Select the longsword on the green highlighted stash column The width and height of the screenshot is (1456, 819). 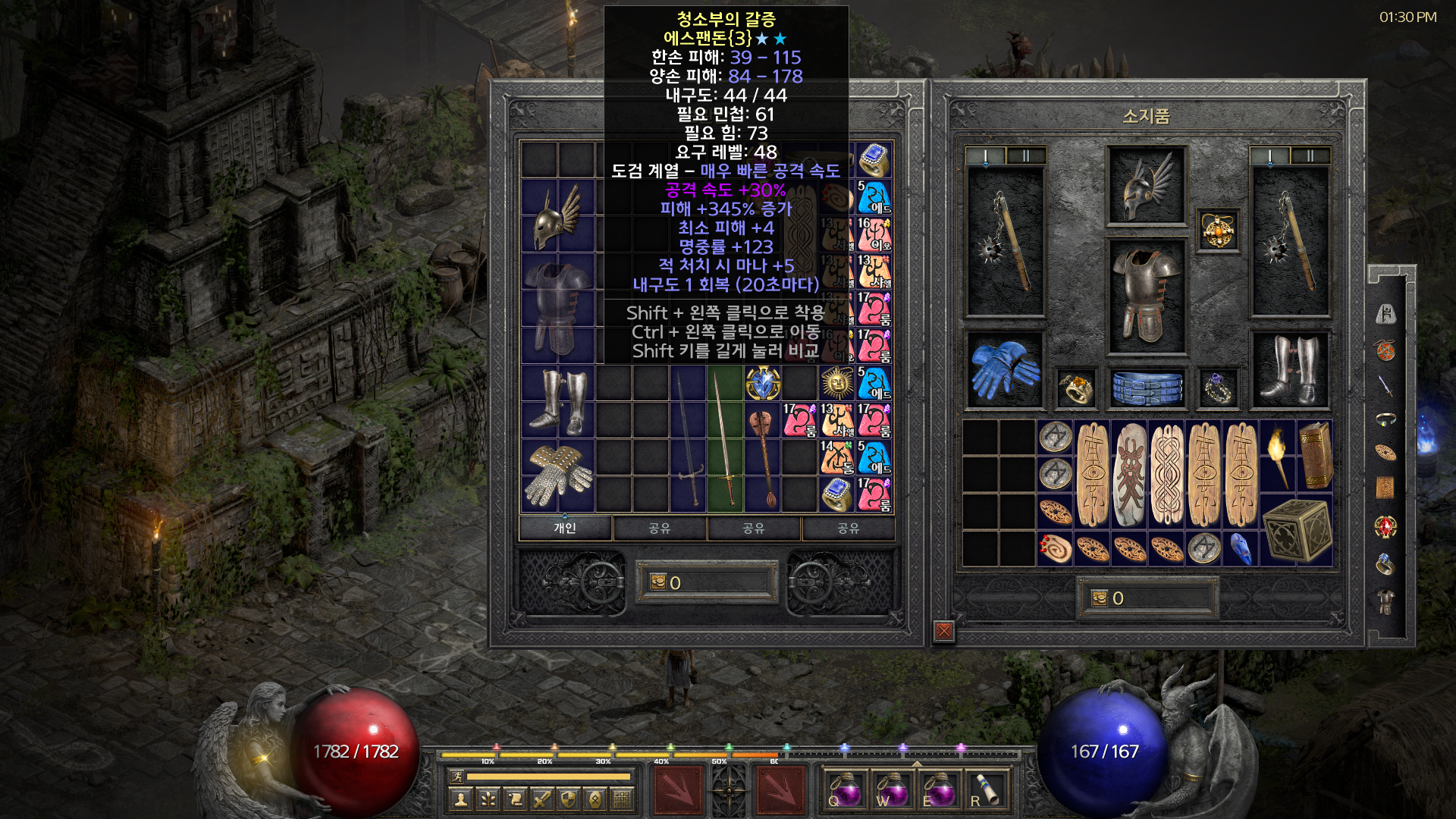pos(724,440)
